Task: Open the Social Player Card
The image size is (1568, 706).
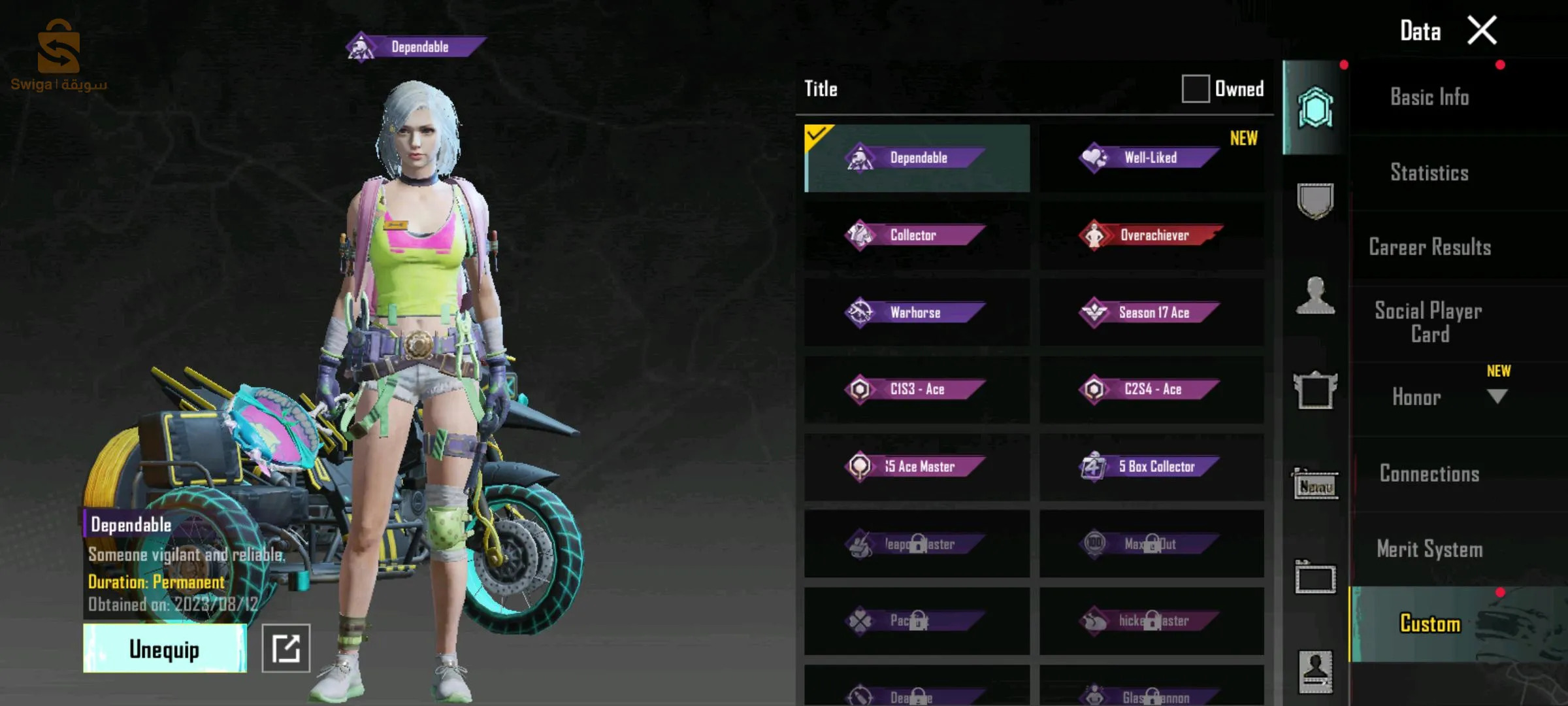Action: coord(1429,322)
